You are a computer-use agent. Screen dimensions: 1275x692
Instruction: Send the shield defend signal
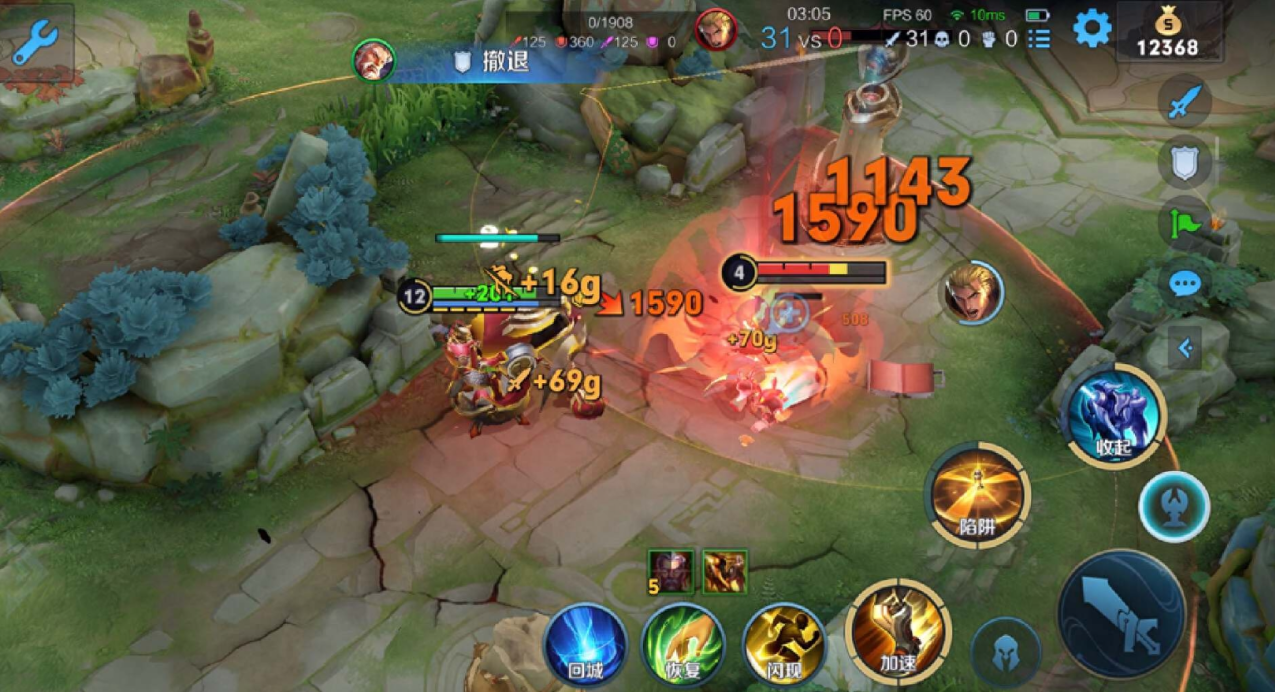tap(1185, 163)
